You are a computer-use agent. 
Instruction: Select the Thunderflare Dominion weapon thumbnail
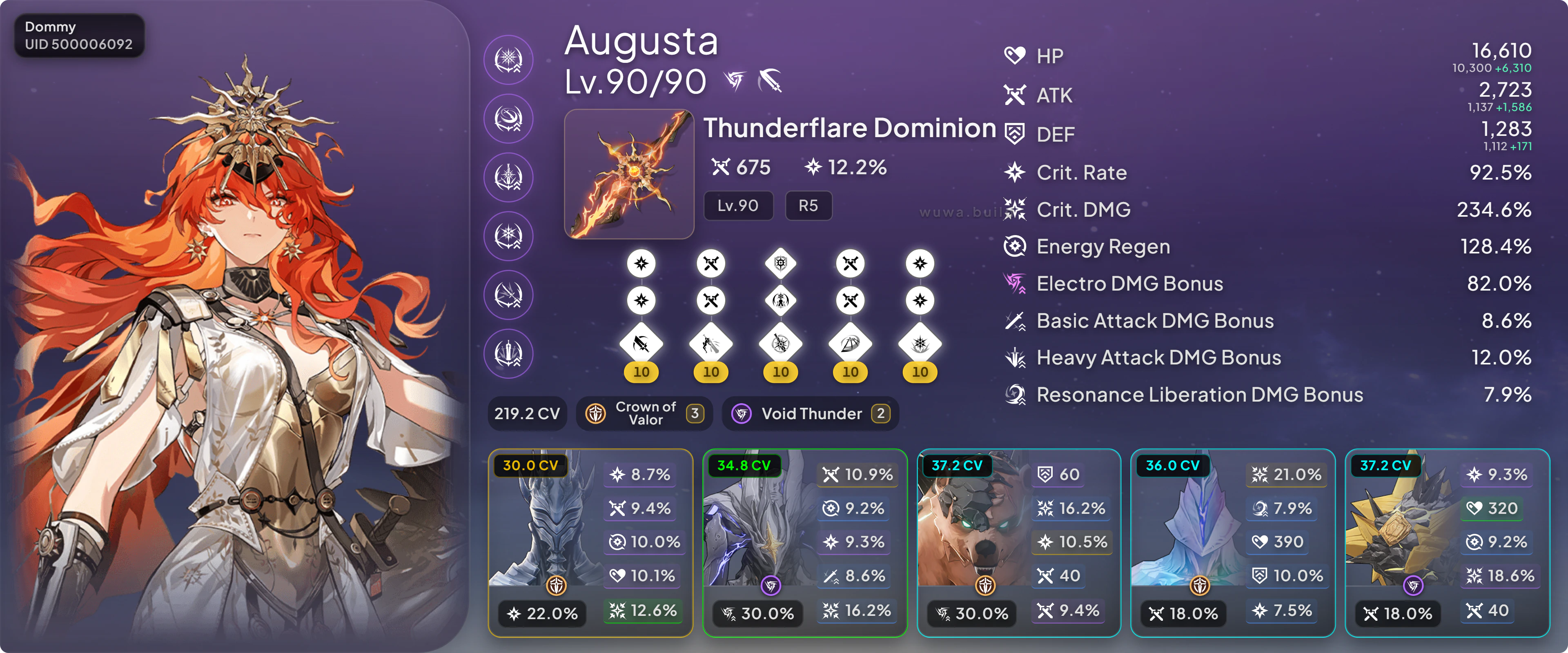tap(629, 174)
